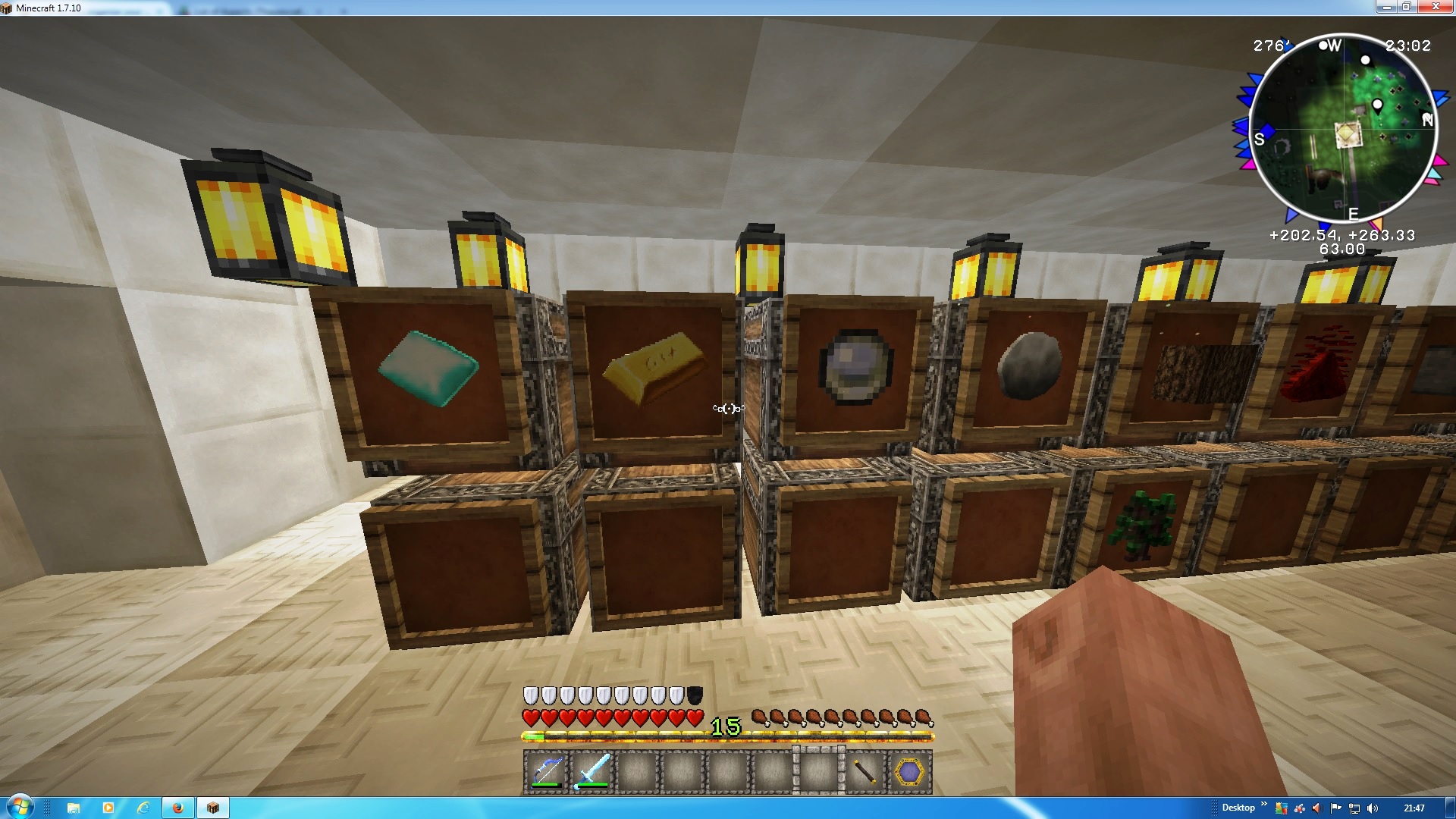Select the purple gem item in the hotbar
Image resolution: width=1456 pixels, height=819 pixels.
[908, 771]
